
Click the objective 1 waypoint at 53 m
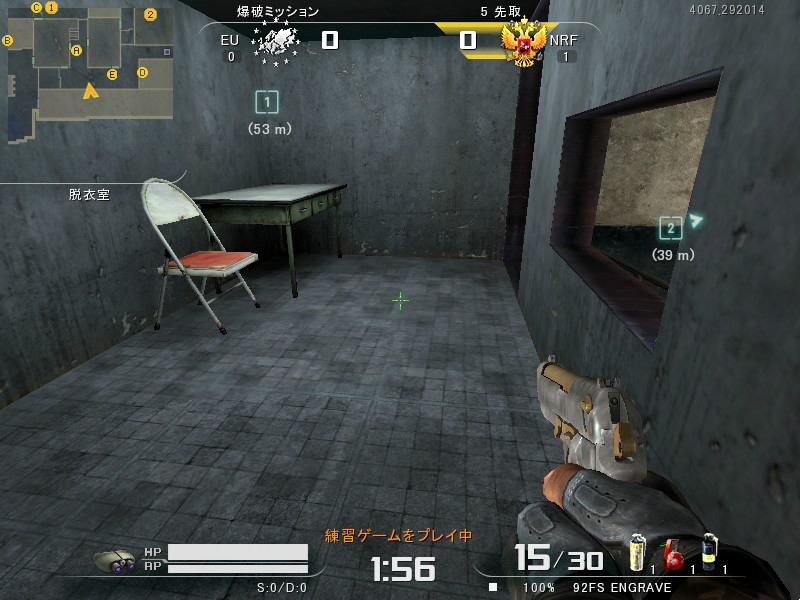(x=266, y=101)
